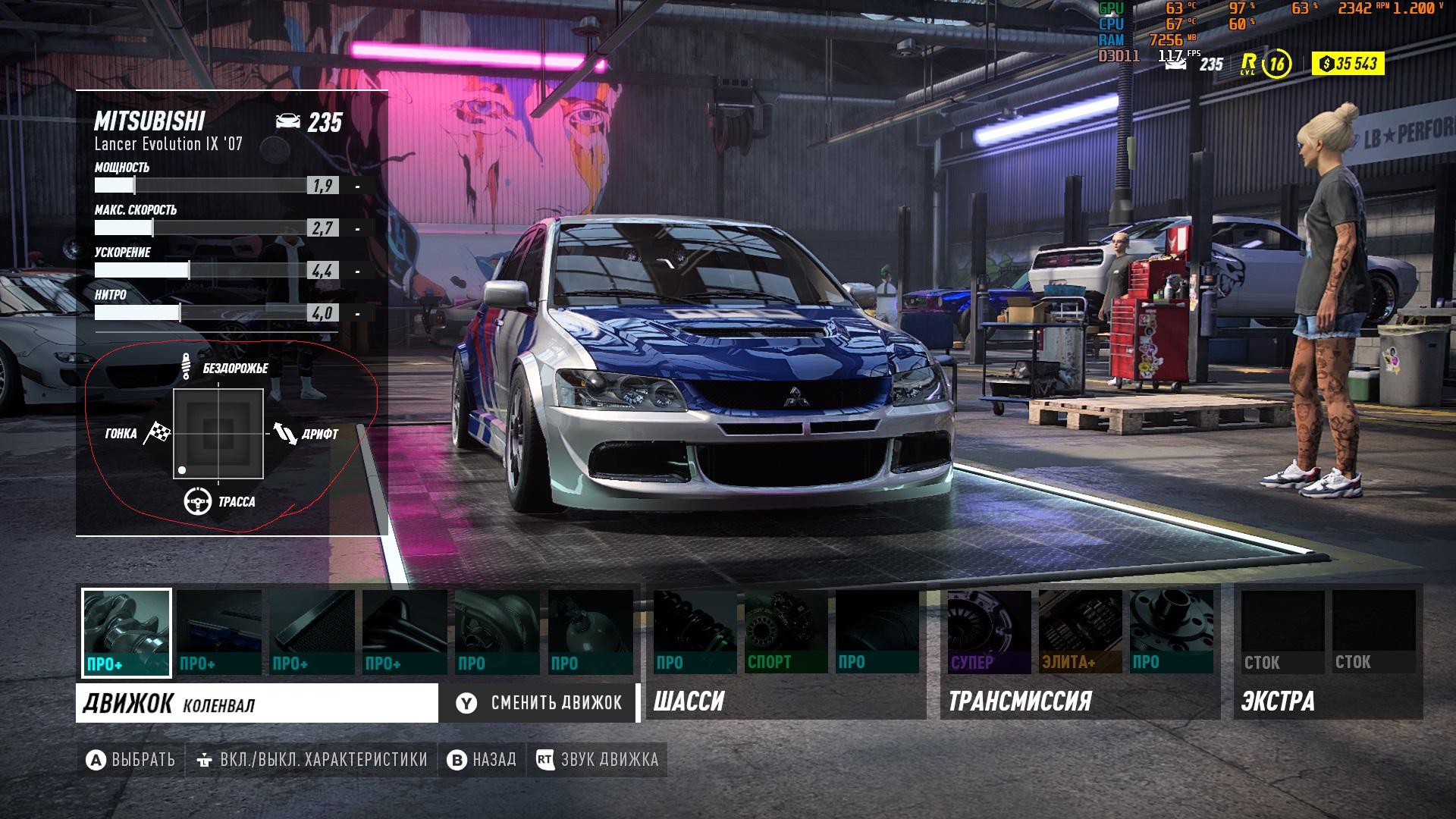
Task: Select the differential ПРО slot
Action: tap(1171, 632)
